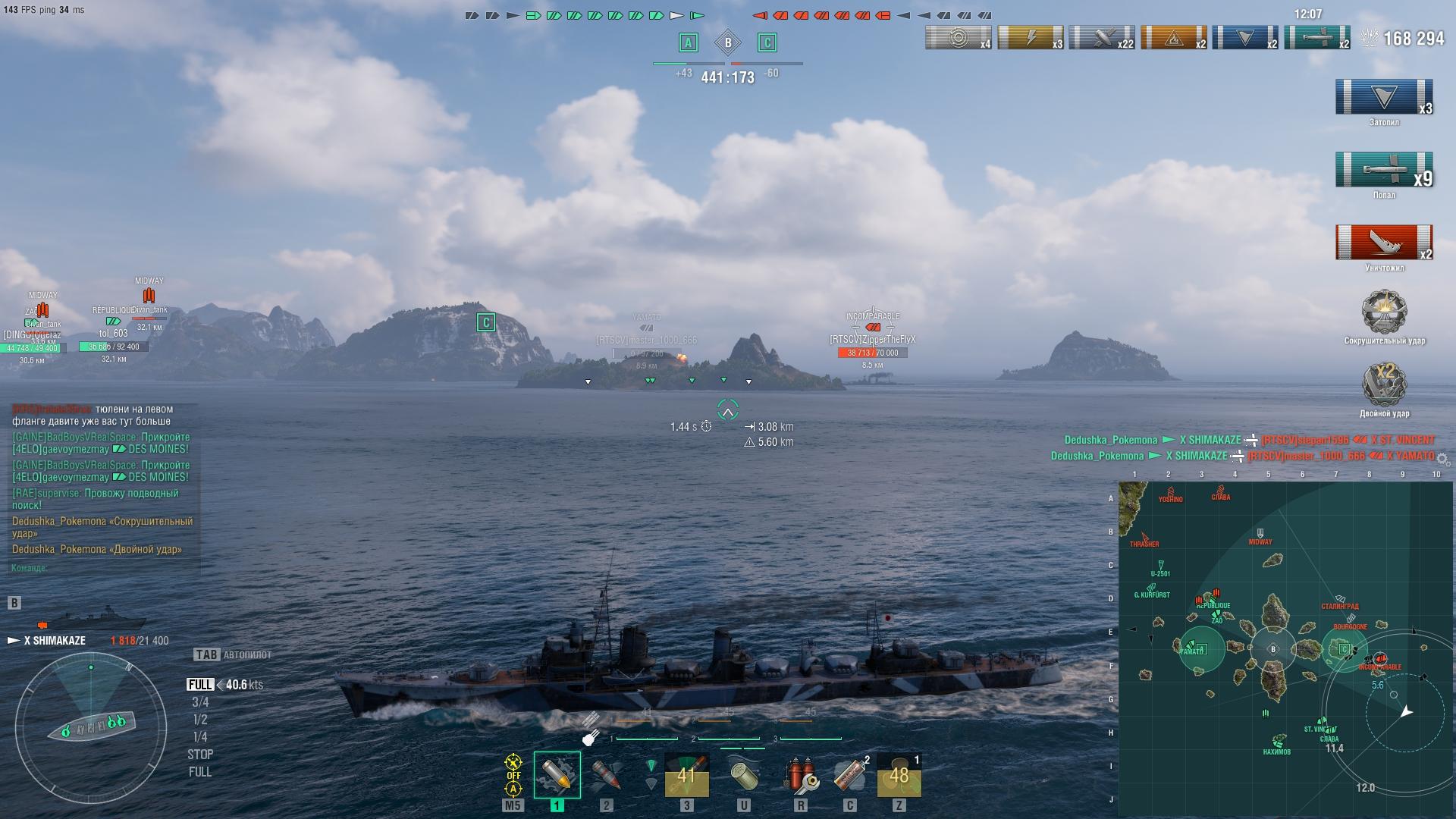Switch to the AP shell ammo
The image size is (1456, 819).
click(606, 774)
